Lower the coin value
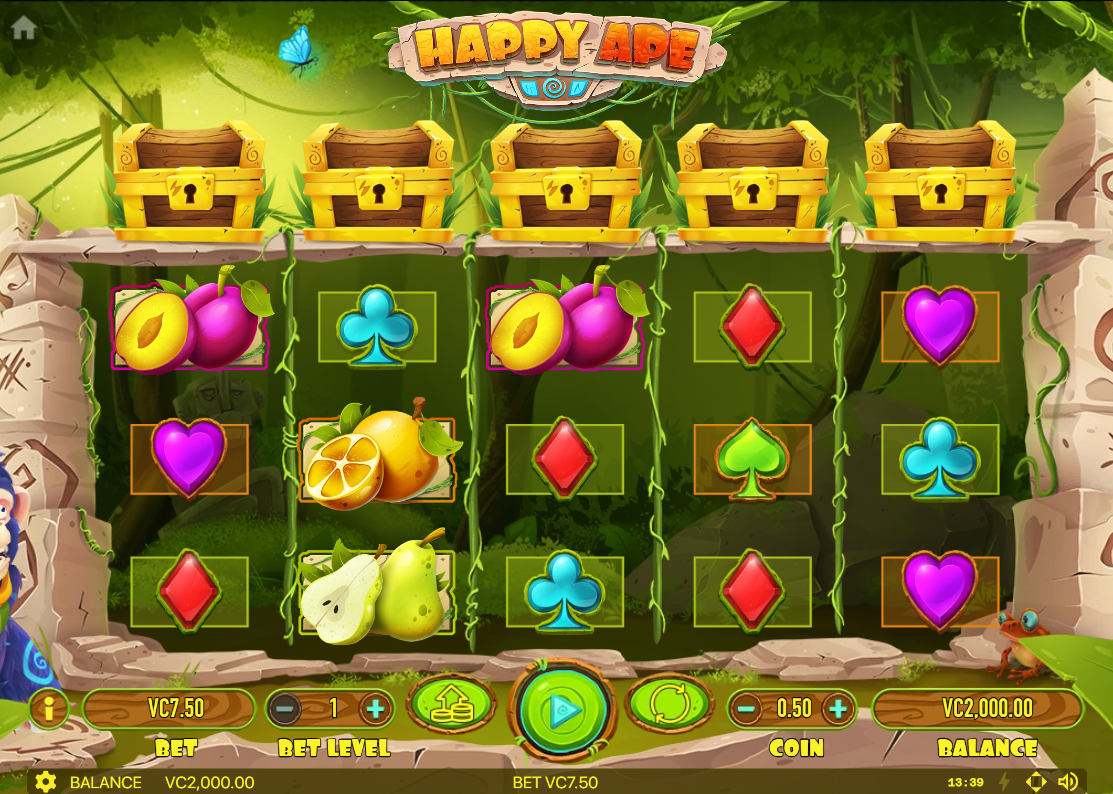The width and height of the screenshot is (1113, 794). point(746,709)
